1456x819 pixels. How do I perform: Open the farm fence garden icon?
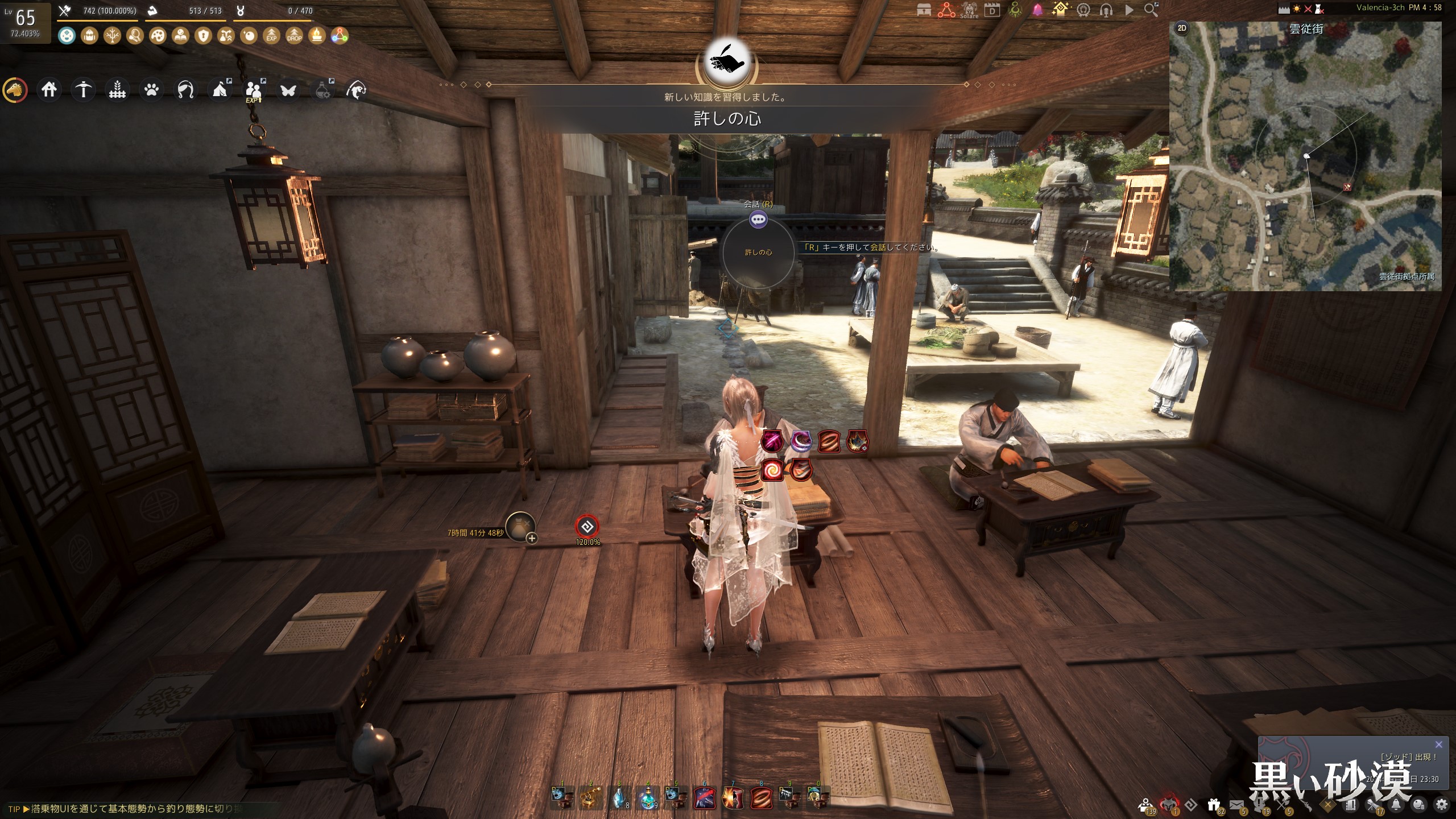(x=117, y=90)
